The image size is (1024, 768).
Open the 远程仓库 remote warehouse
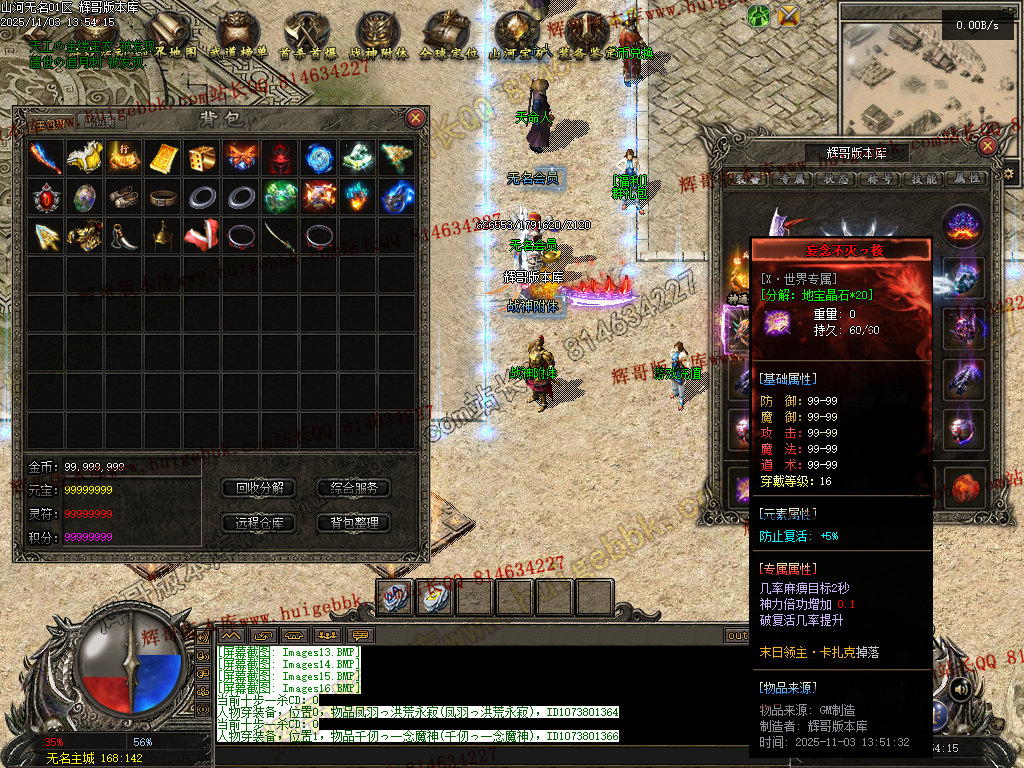(x=260, y=522)
